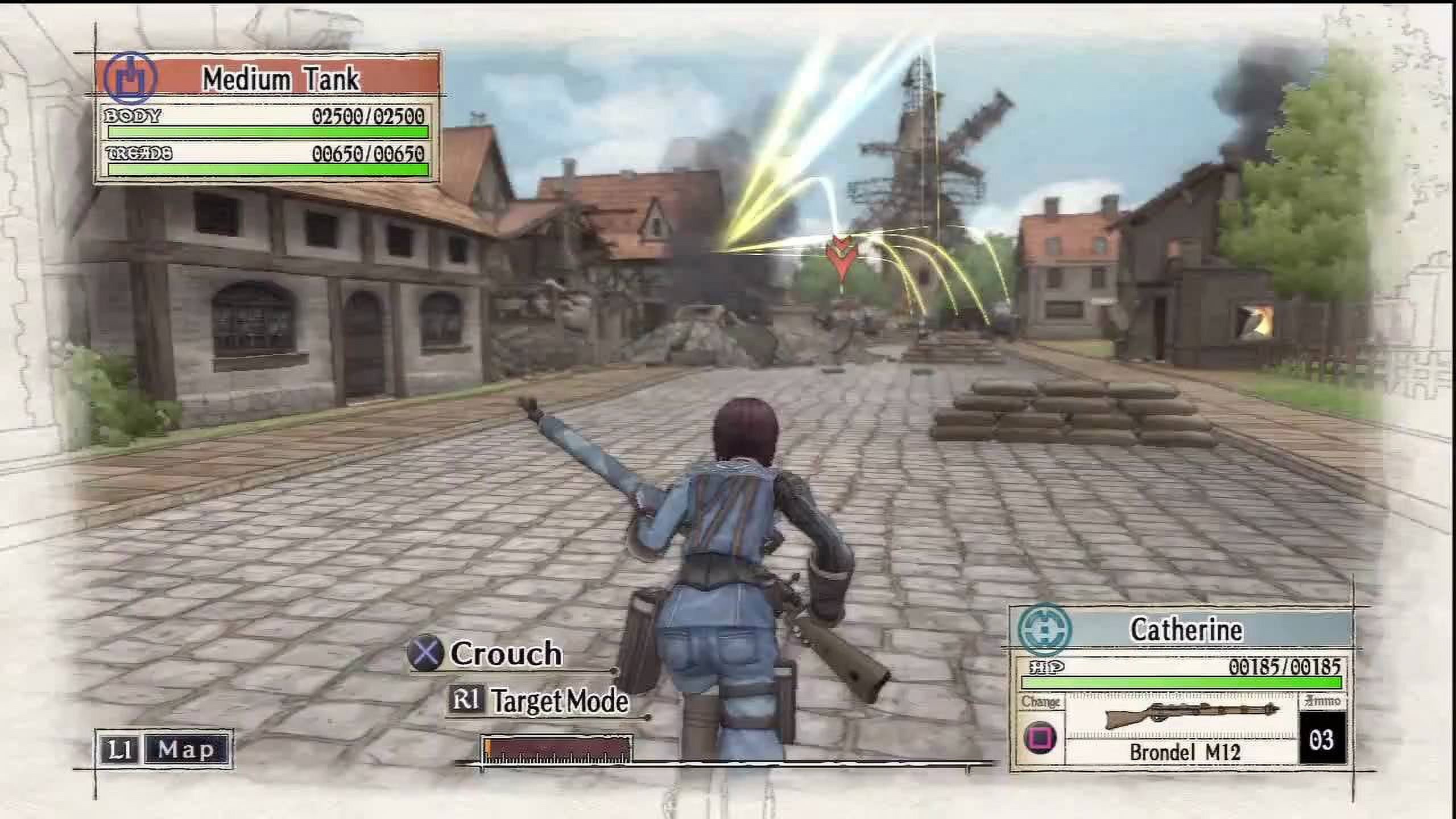Image resolution: width=1456 pixels, height=819 pixels.
Task: Click the Medium Tank name header
Action: (281, 78)
